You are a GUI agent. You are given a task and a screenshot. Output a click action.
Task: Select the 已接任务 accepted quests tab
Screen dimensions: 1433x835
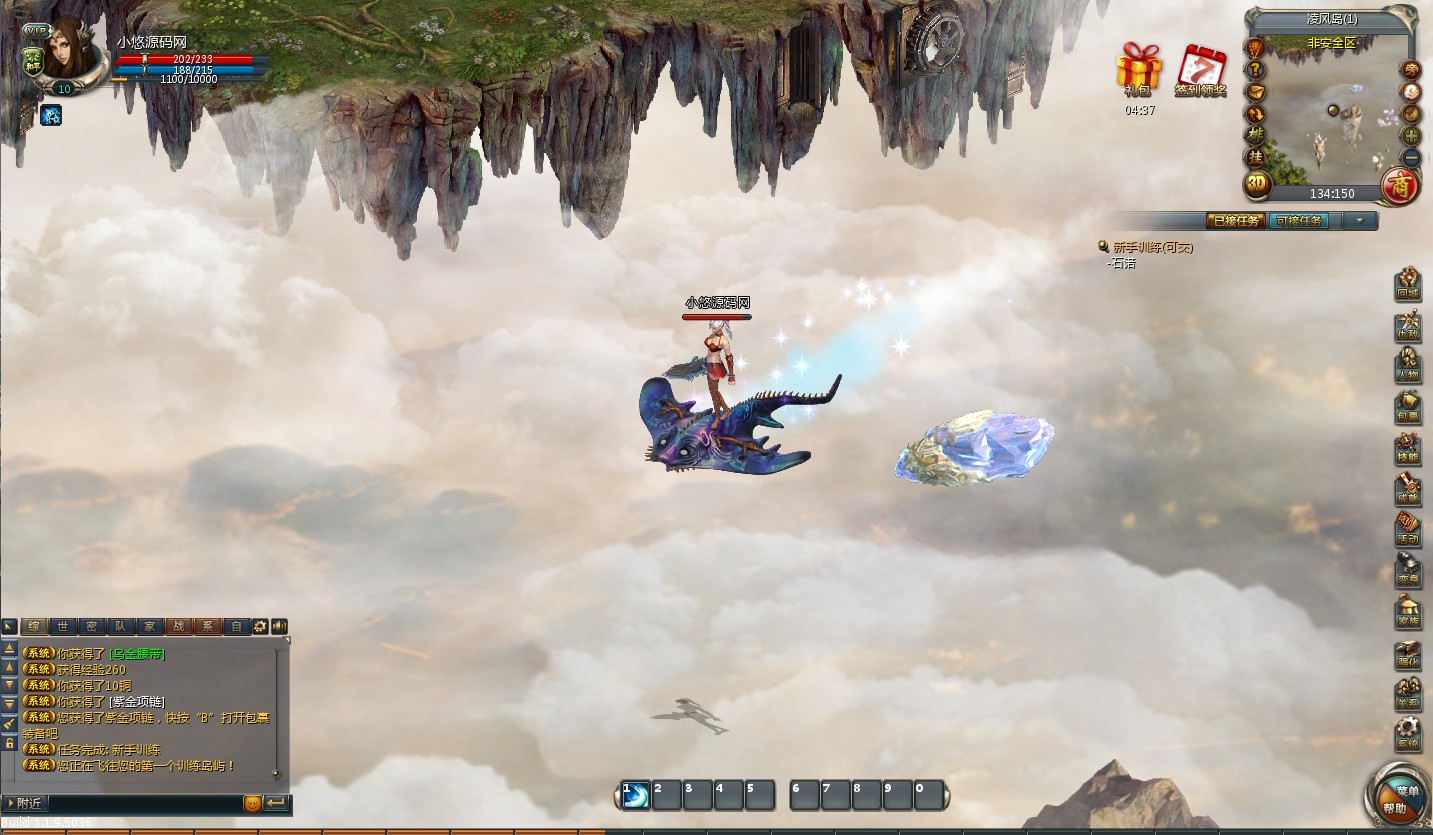[x=1236, y=221]
